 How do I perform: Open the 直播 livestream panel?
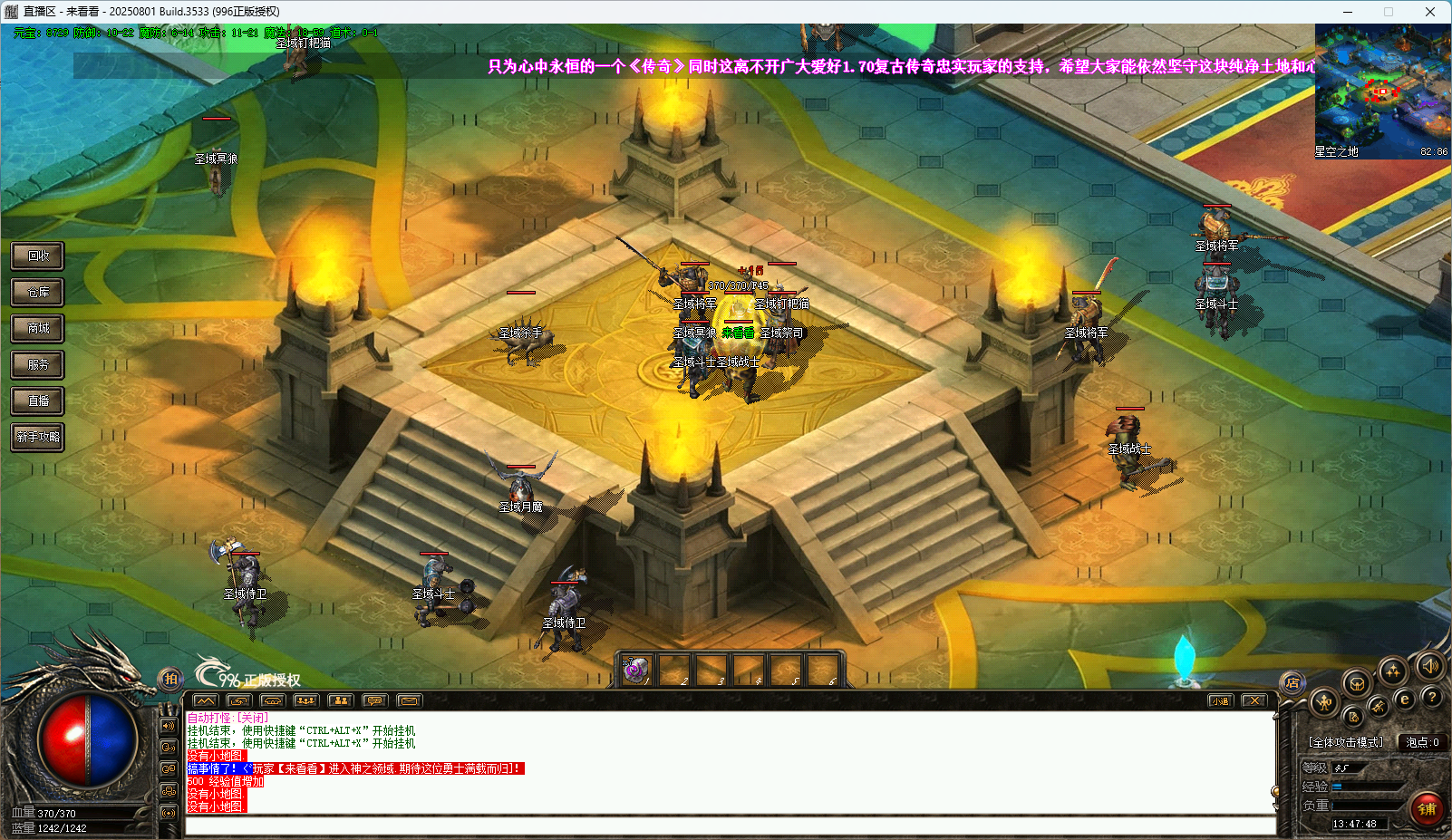38,401
